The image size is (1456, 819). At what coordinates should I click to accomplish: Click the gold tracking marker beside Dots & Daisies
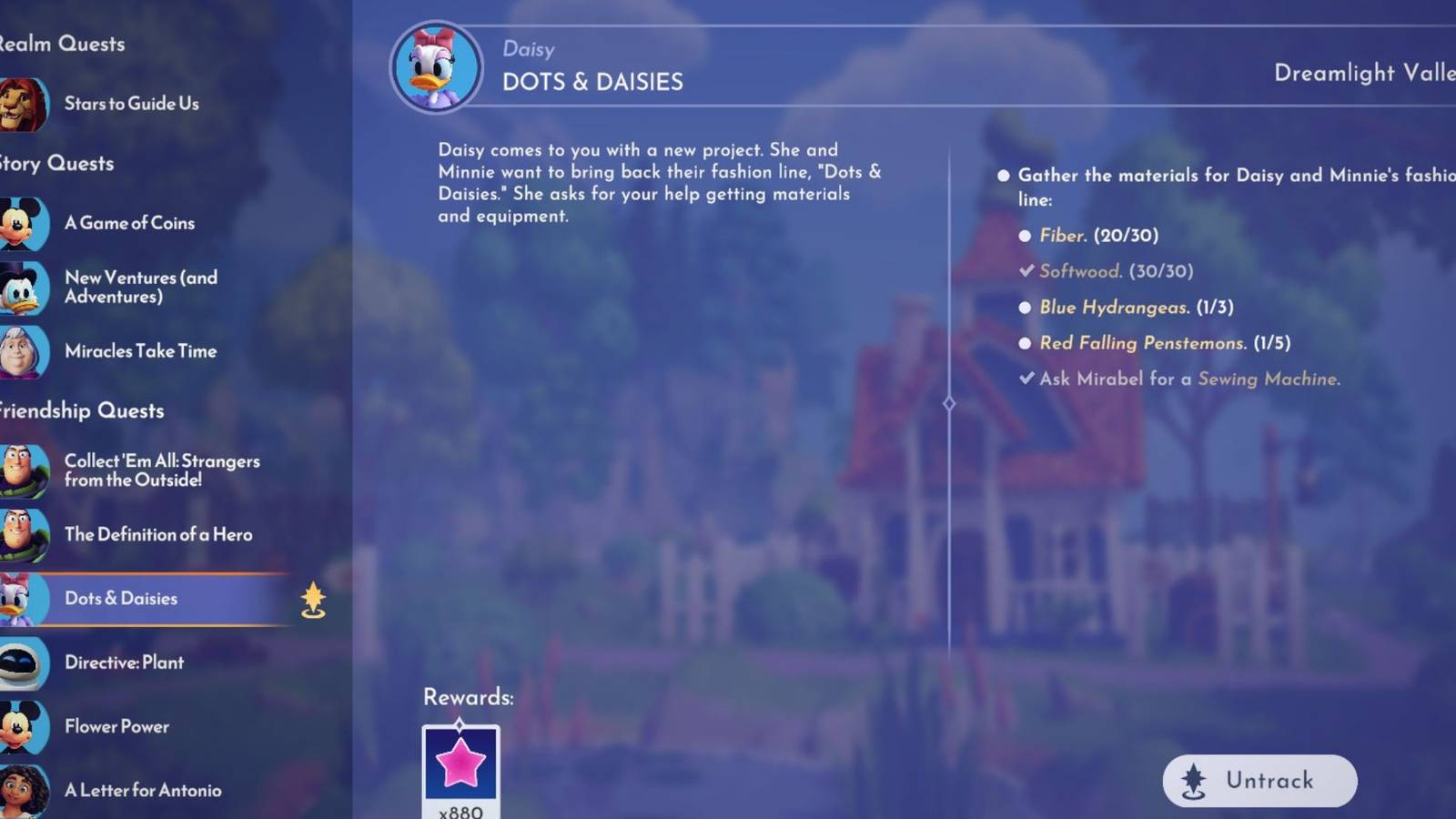coord(312,601)
